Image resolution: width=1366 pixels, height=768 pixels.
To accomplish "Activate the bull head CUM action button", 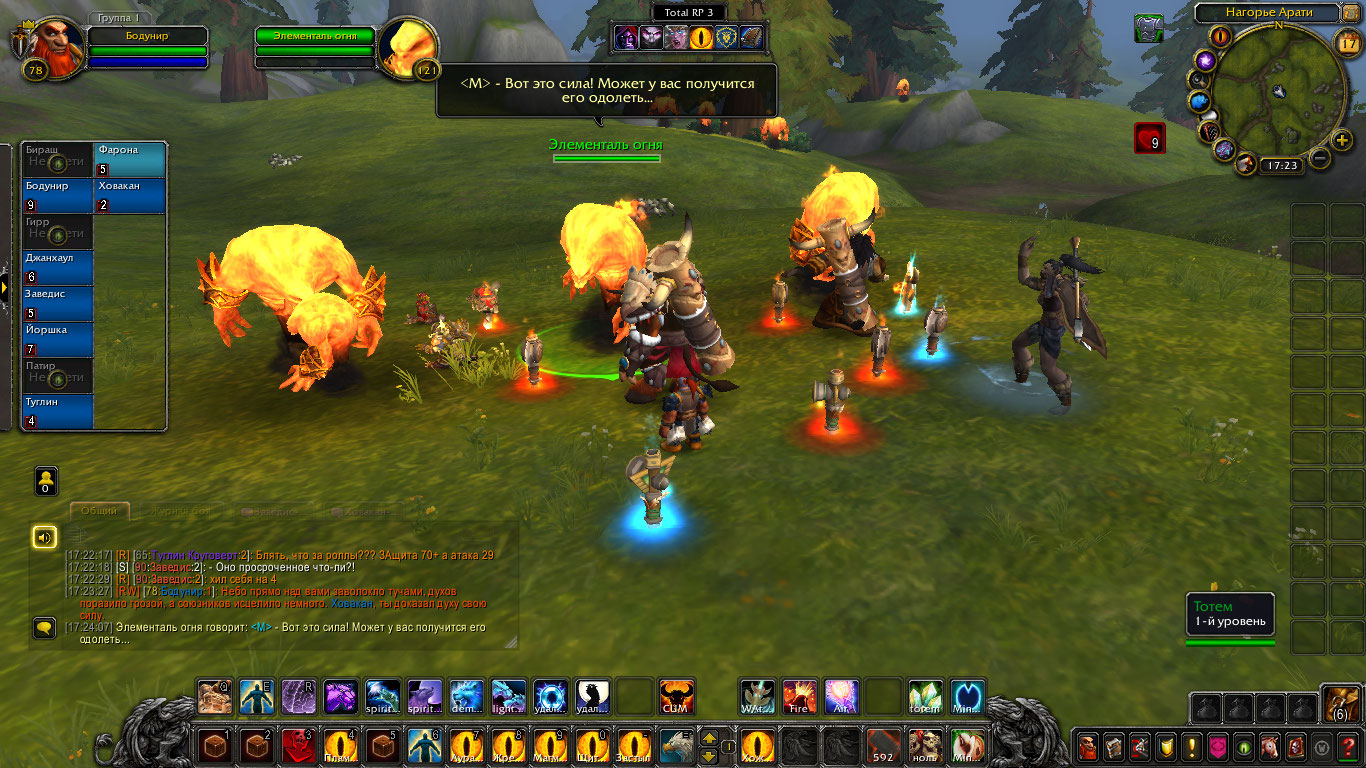I will [676, 696].
